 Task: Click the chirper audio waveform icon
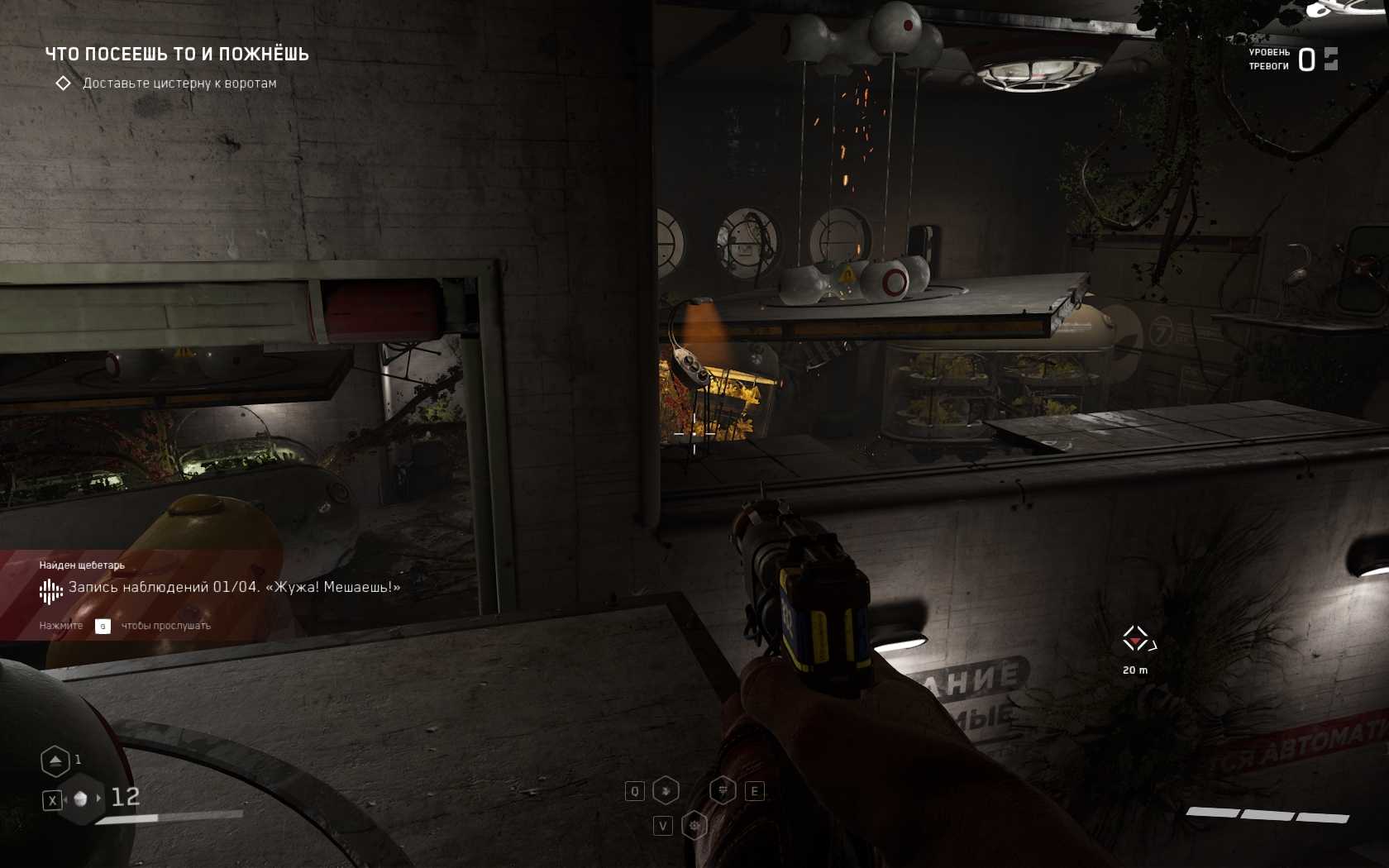pyautogui.click(x=50, y=590)
